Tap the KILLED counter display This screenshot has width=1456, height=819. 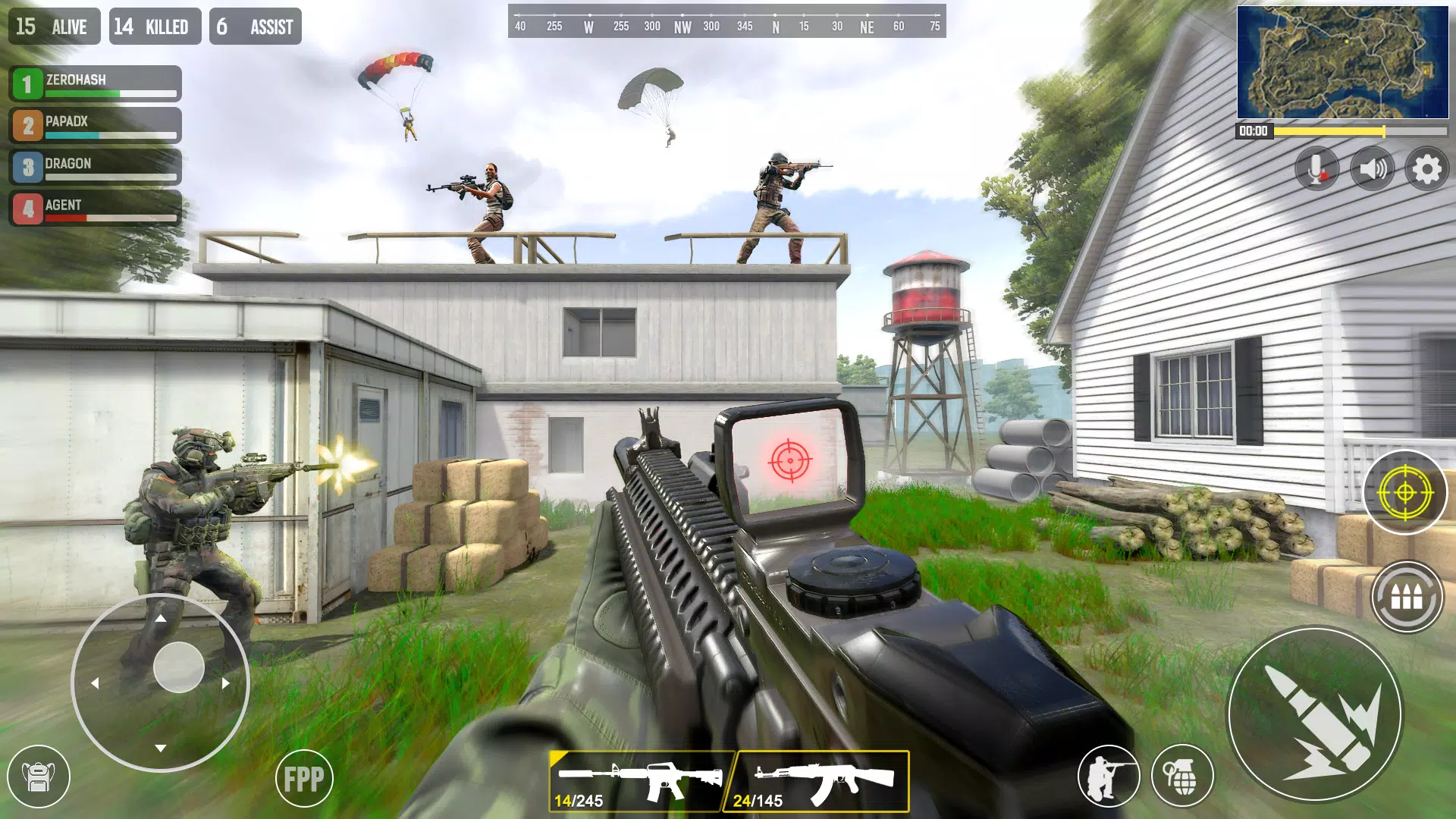[x=155, y=26]
